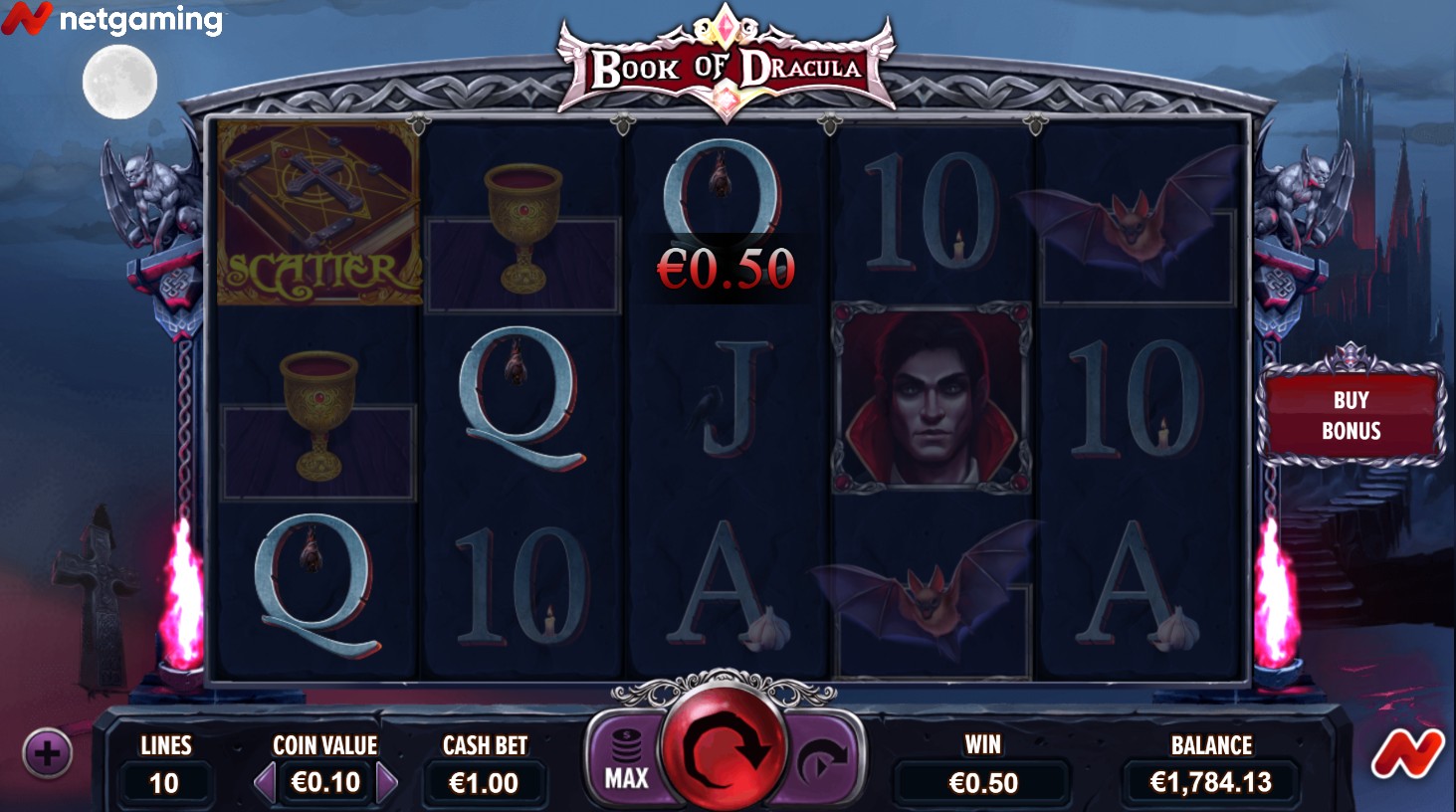Increase the coin value

pos(387,783)
